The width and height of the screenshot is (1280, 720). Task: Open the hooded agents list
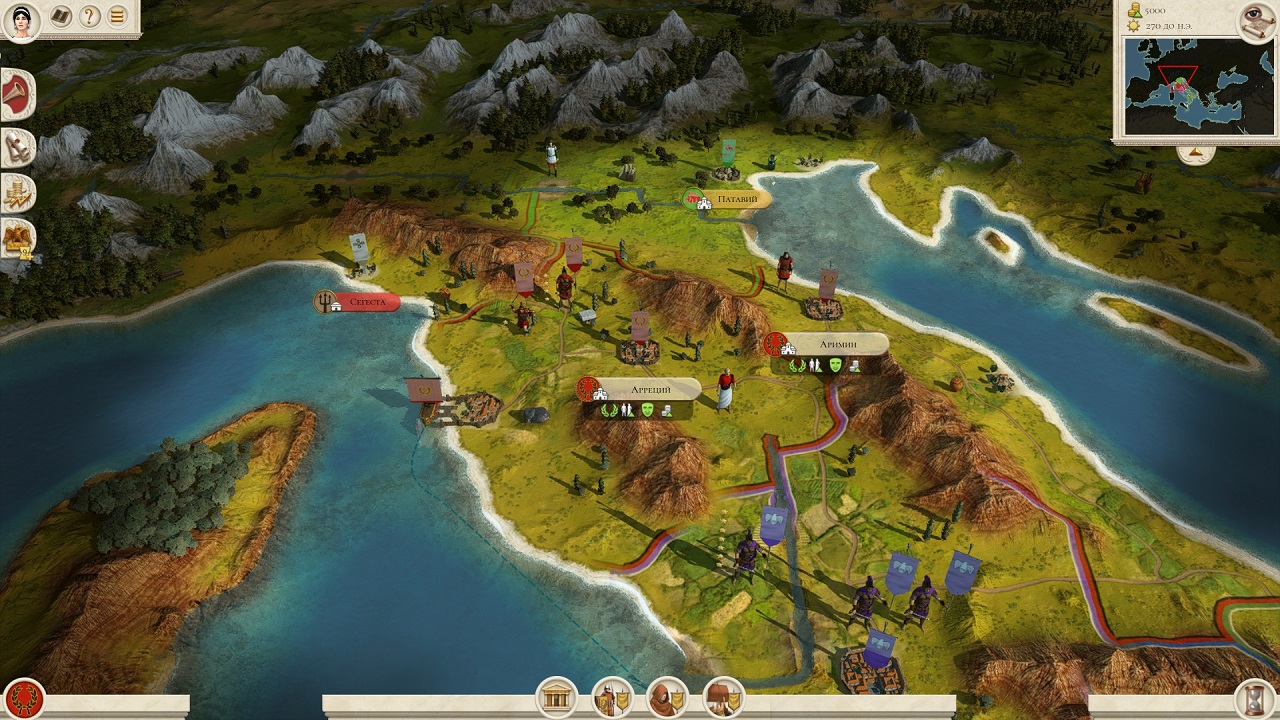click(x=666, y=697)
